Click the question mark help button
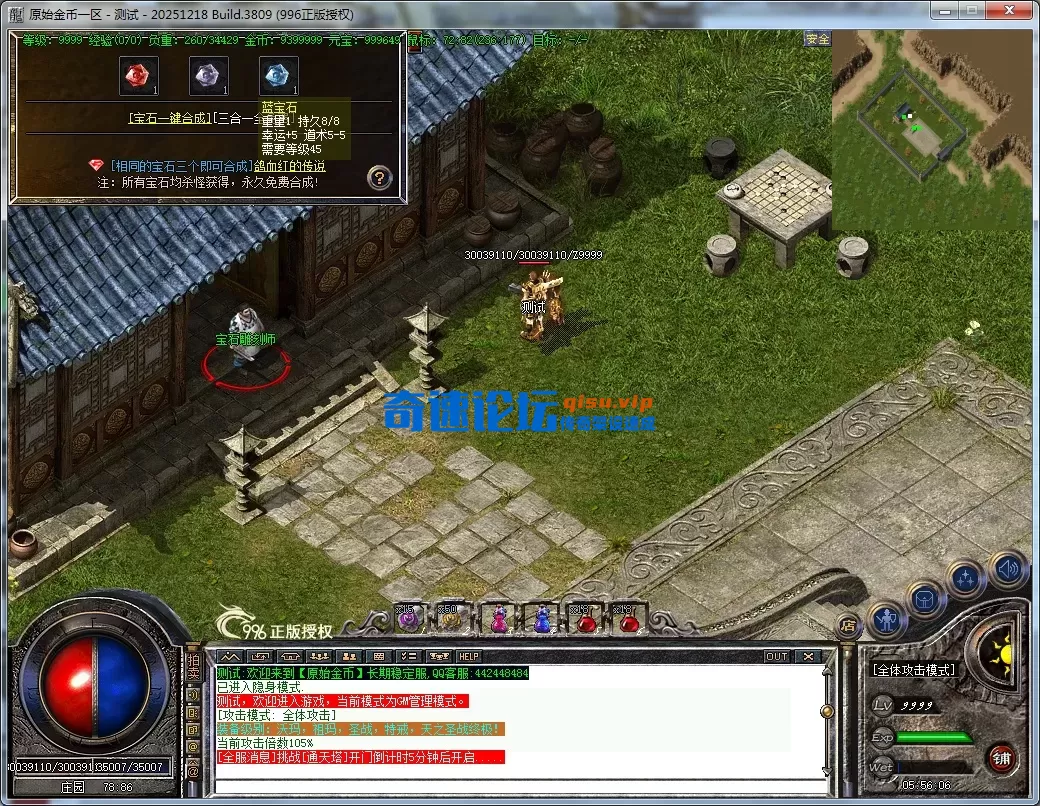Screen dimensions: 1040x806 379,178
